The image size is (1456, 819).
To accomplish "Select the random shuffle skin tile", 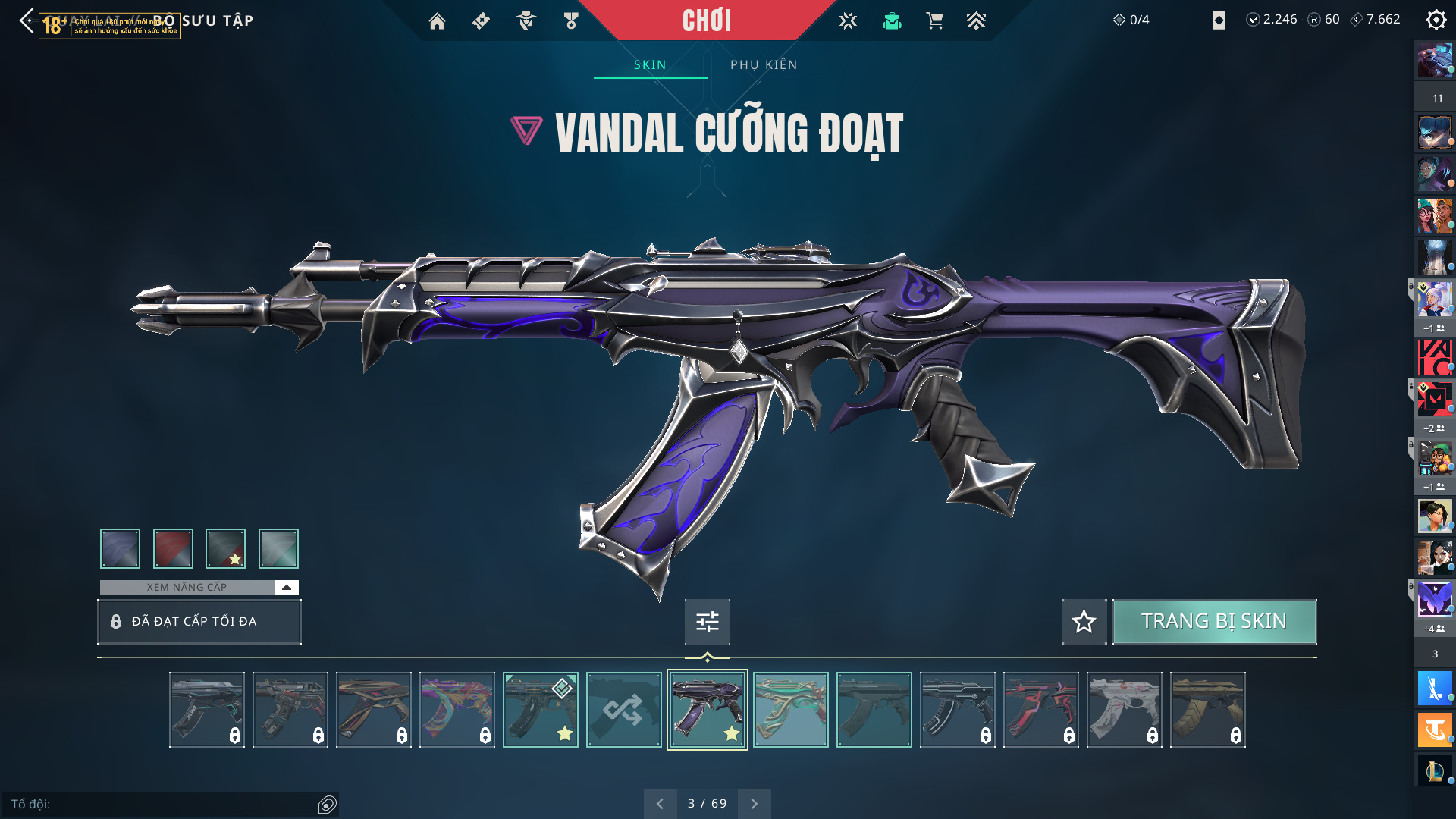I will pyautogui.click(x=623, y=710).
